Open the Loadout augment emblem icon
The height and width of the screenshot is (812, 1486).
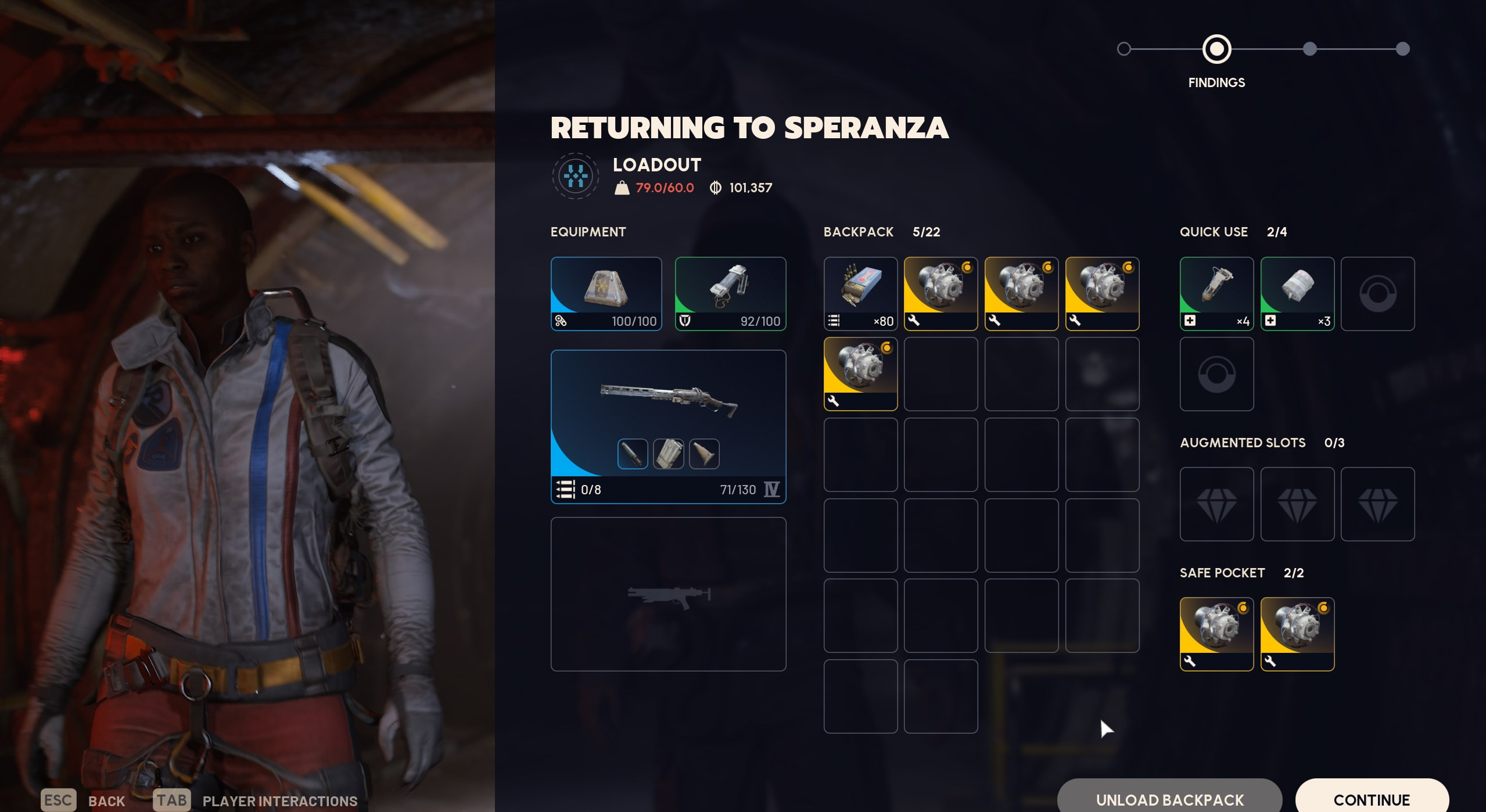(575, 176)
